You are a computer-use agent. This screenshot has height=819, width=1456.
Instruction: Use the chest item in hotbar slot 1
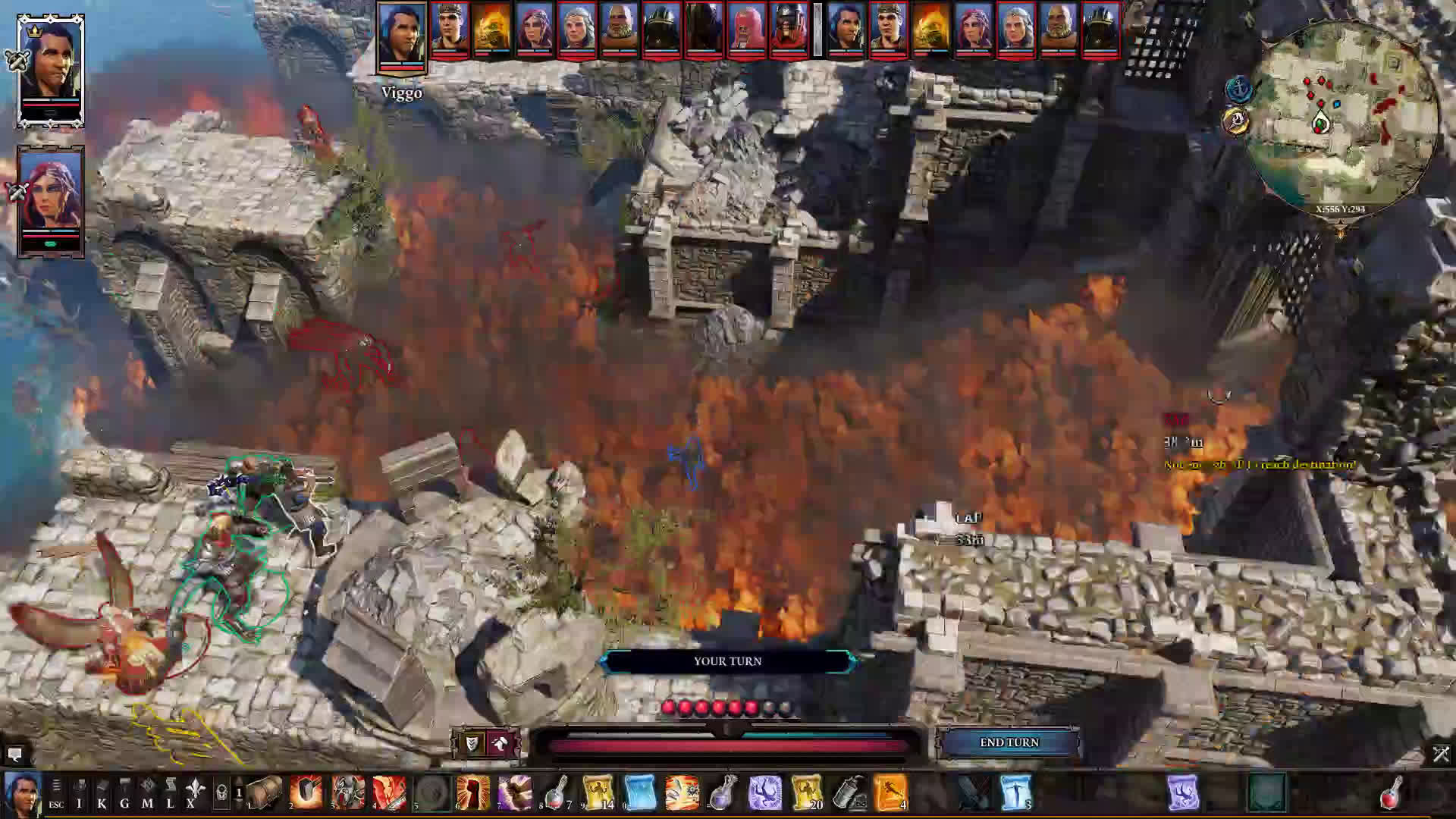(x=265, y=792)
